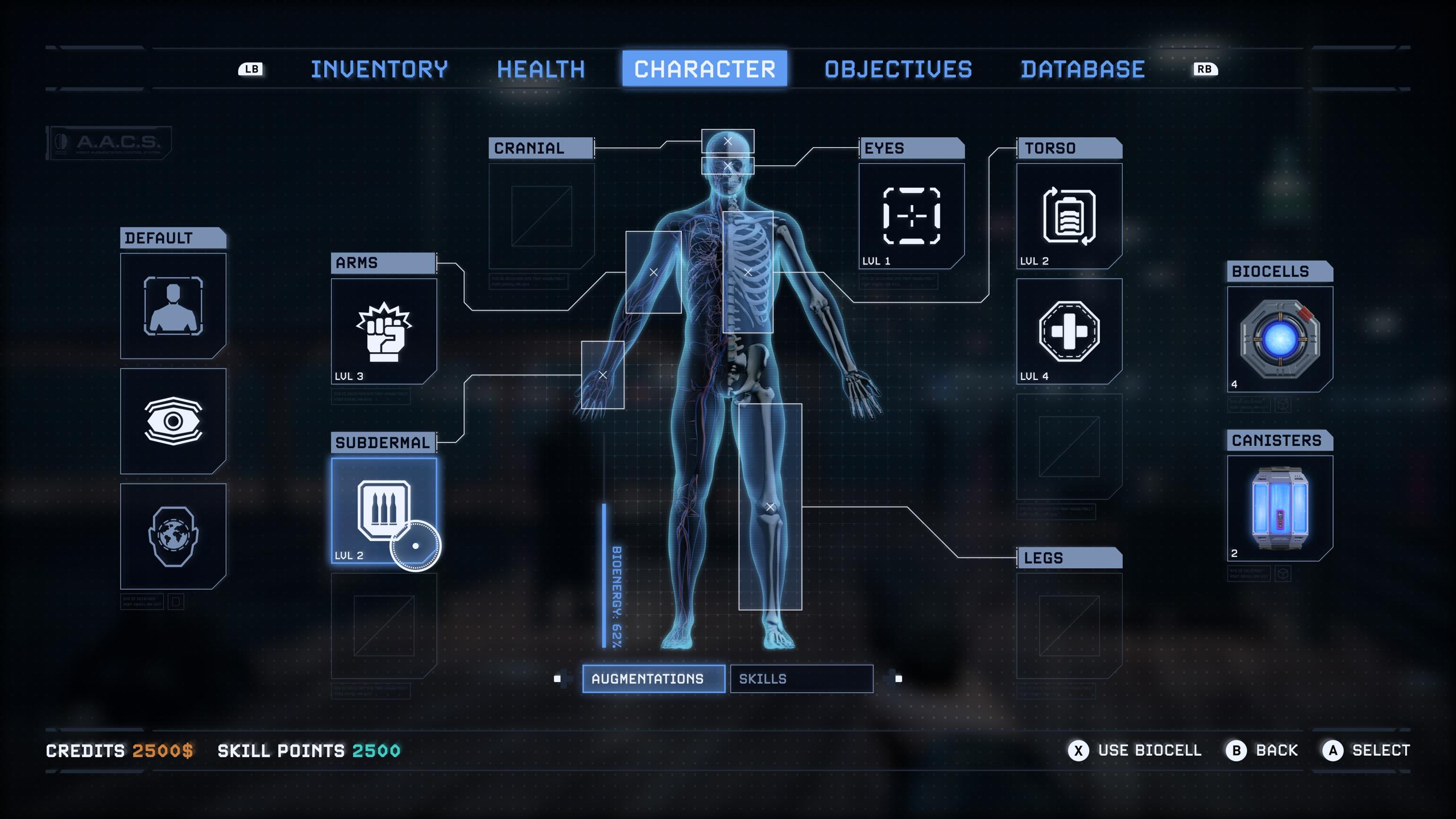
Task: Select the Eyes targeting reticle augmentation
Action: click(x=911, y=216)
